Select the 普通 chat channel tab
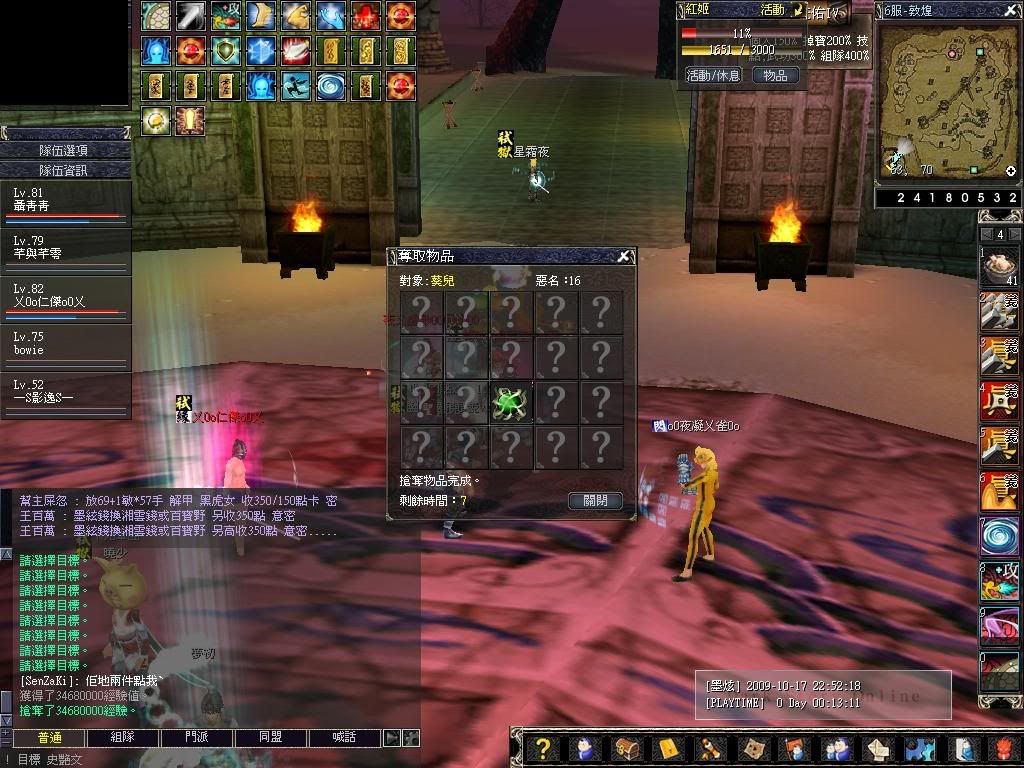Viewport: 1024px width, 768px height. click(x=49, y=738)
